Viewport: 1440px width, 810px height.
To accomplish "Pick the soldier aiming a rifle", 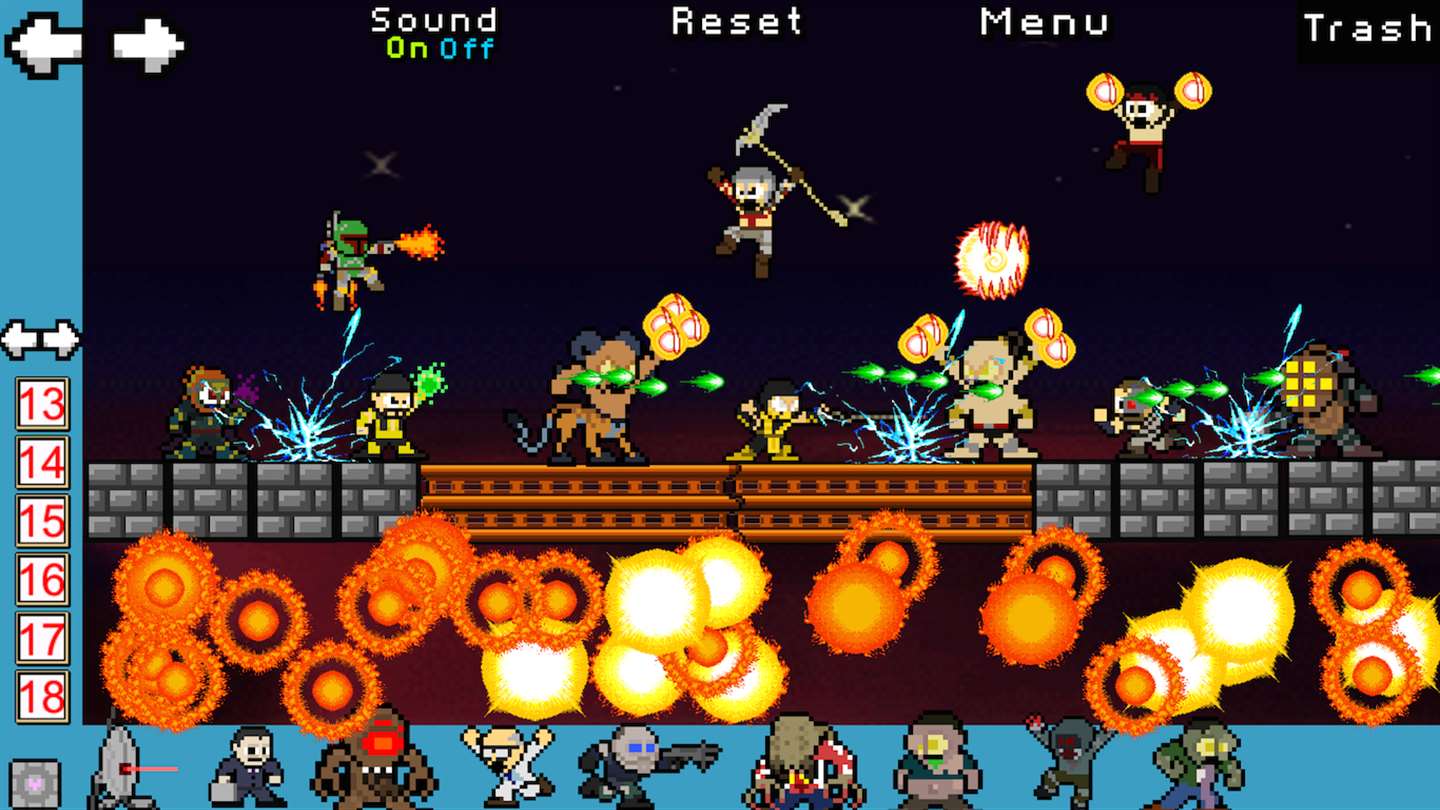I will [640, 765].
